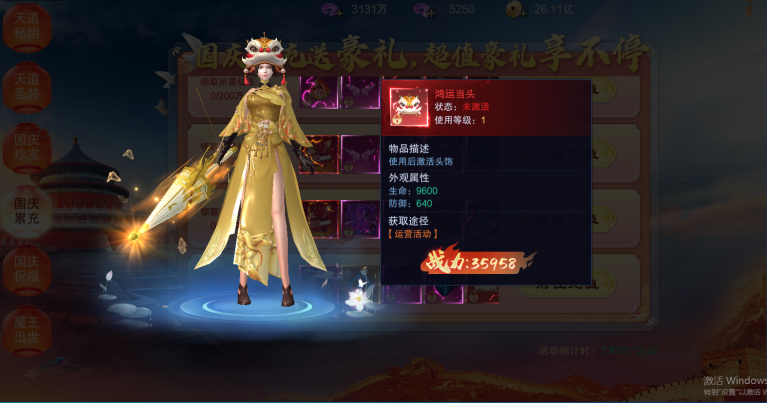Open the 国庆累充 lantern tab
Image resolution: width=767 pixels, height=403 pixels.
(x=26, y=210)
